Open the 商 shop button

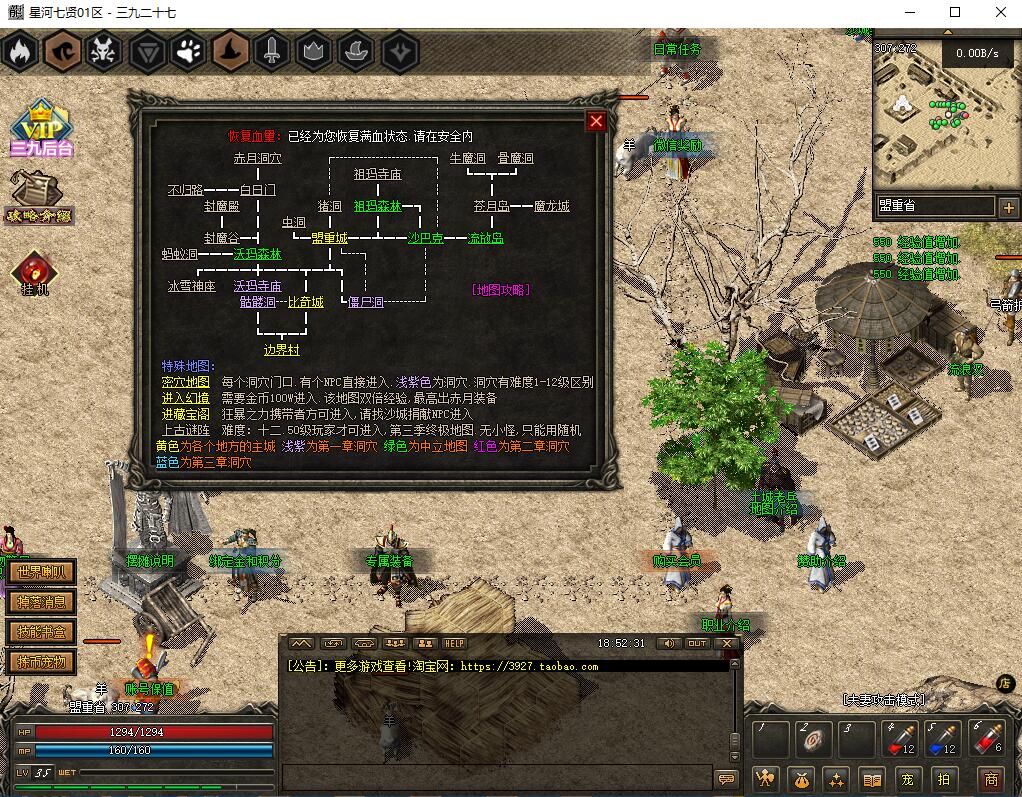point(990,779)
